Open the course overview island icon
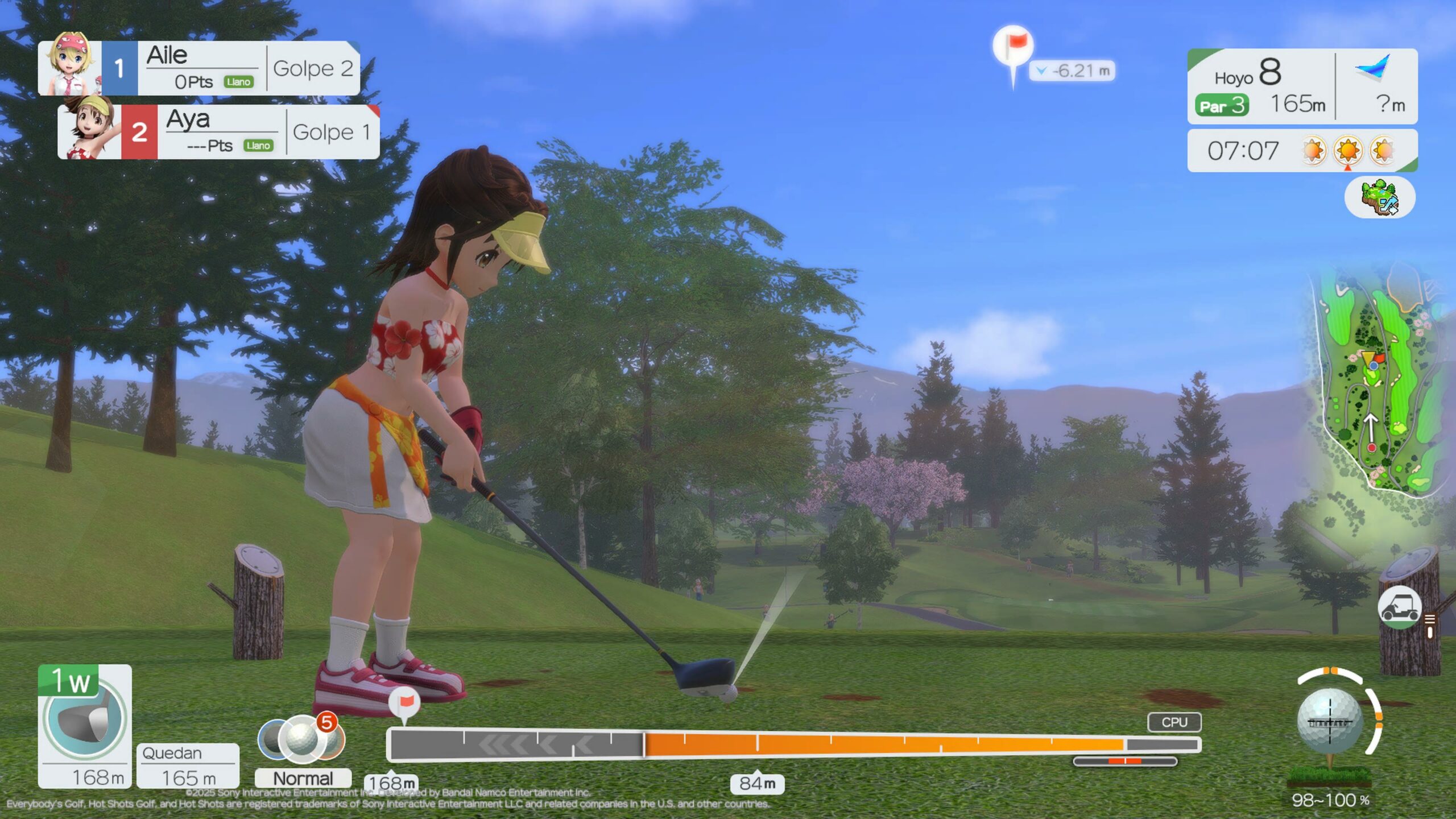Viewport: 1456px width, 819px height. 1379,197
